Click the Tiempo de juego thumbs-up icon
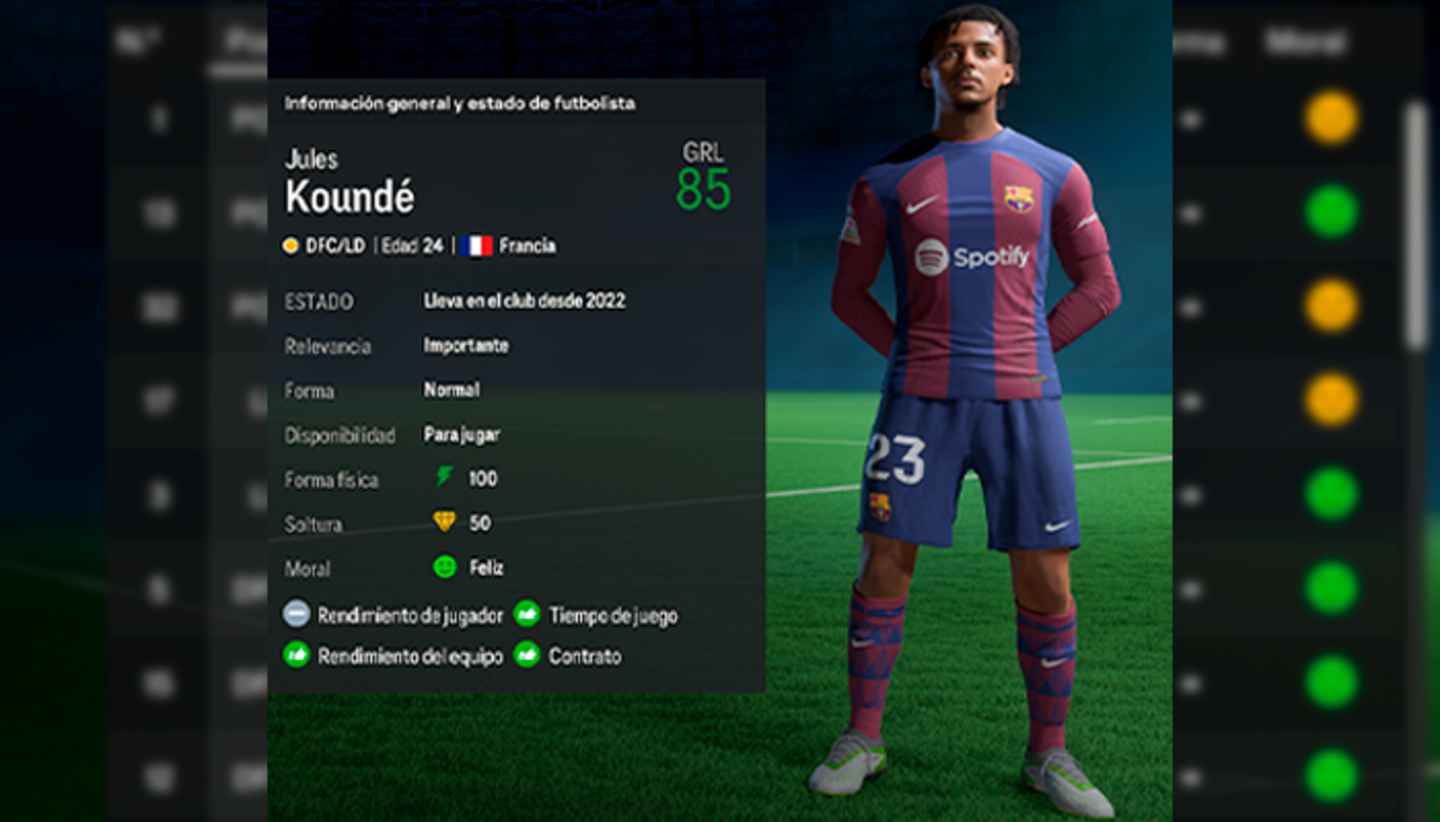 (x=527, y=616)
